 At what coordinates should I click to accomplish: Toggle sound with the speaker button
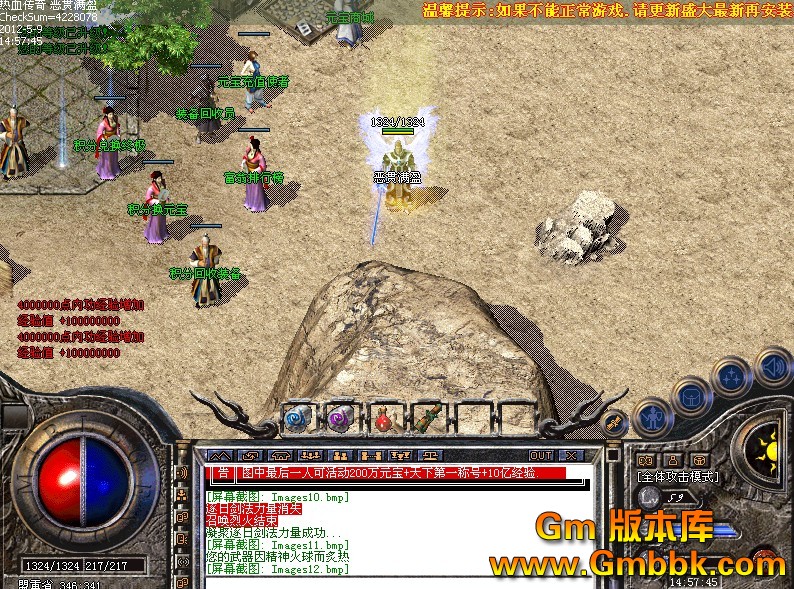pyautogui.click(x=771, y=366)
